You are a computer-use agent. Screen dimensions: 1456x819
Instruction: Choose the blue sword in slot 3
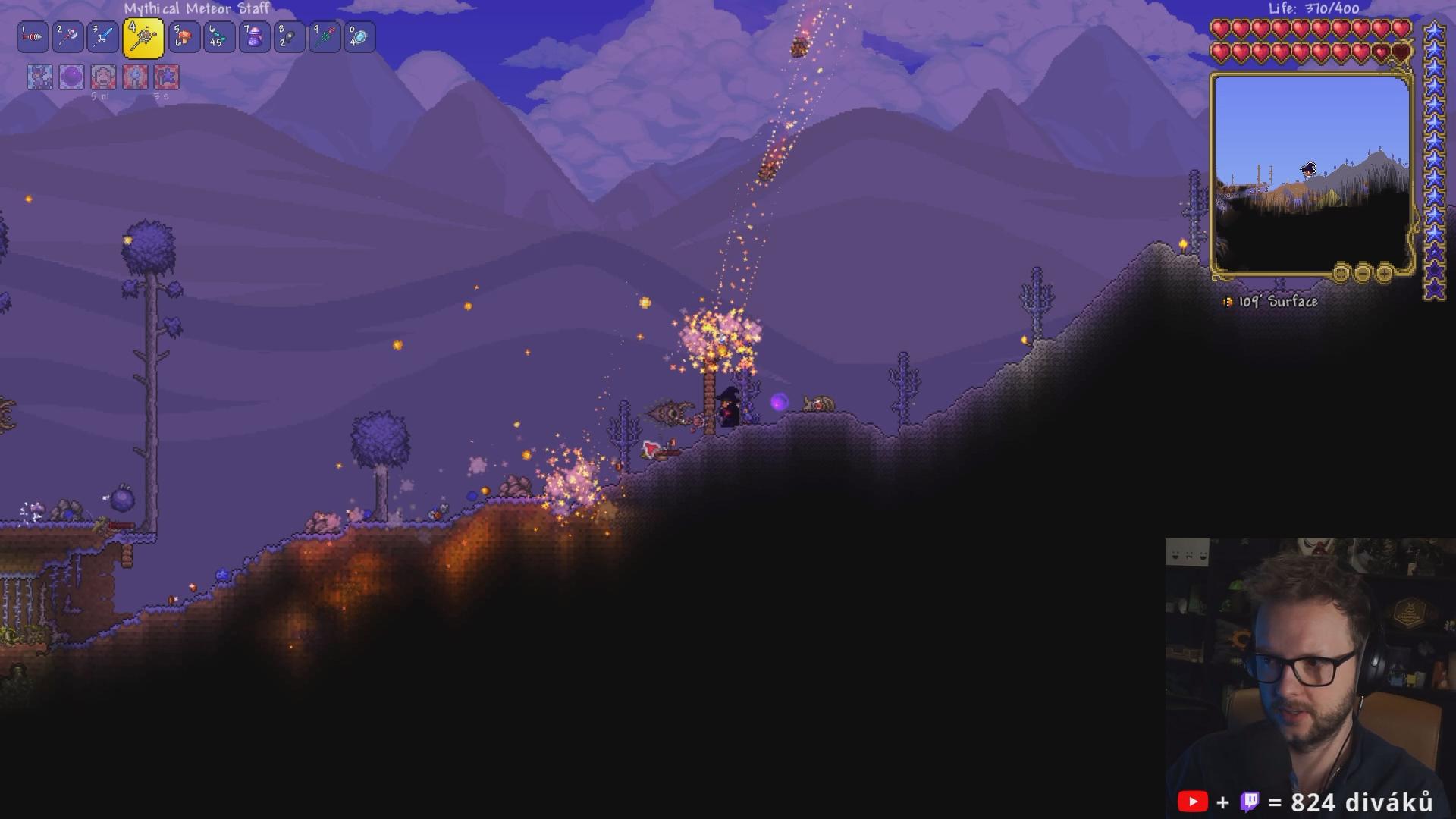pos(102,37)
